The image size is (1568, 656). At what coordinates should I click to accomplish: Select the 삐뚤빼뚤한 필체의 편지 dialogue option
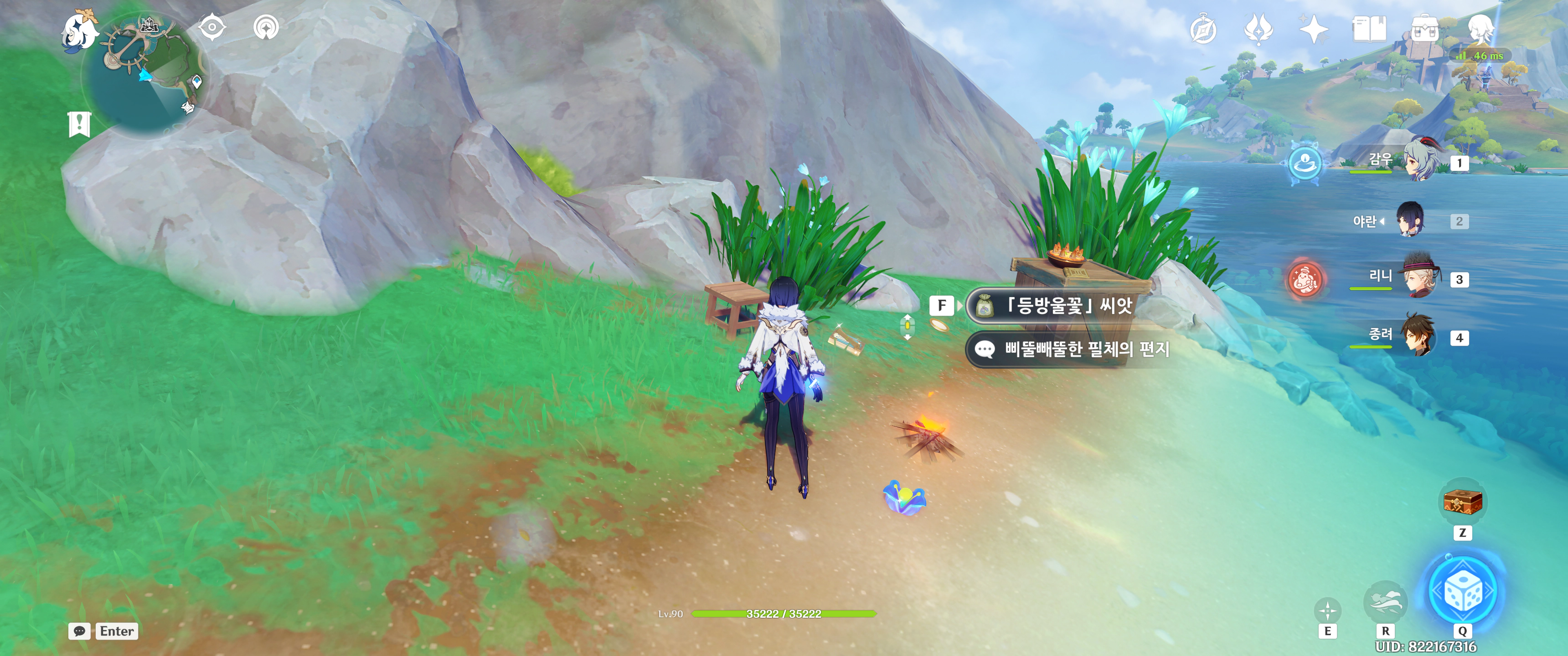click(1071, 349)
